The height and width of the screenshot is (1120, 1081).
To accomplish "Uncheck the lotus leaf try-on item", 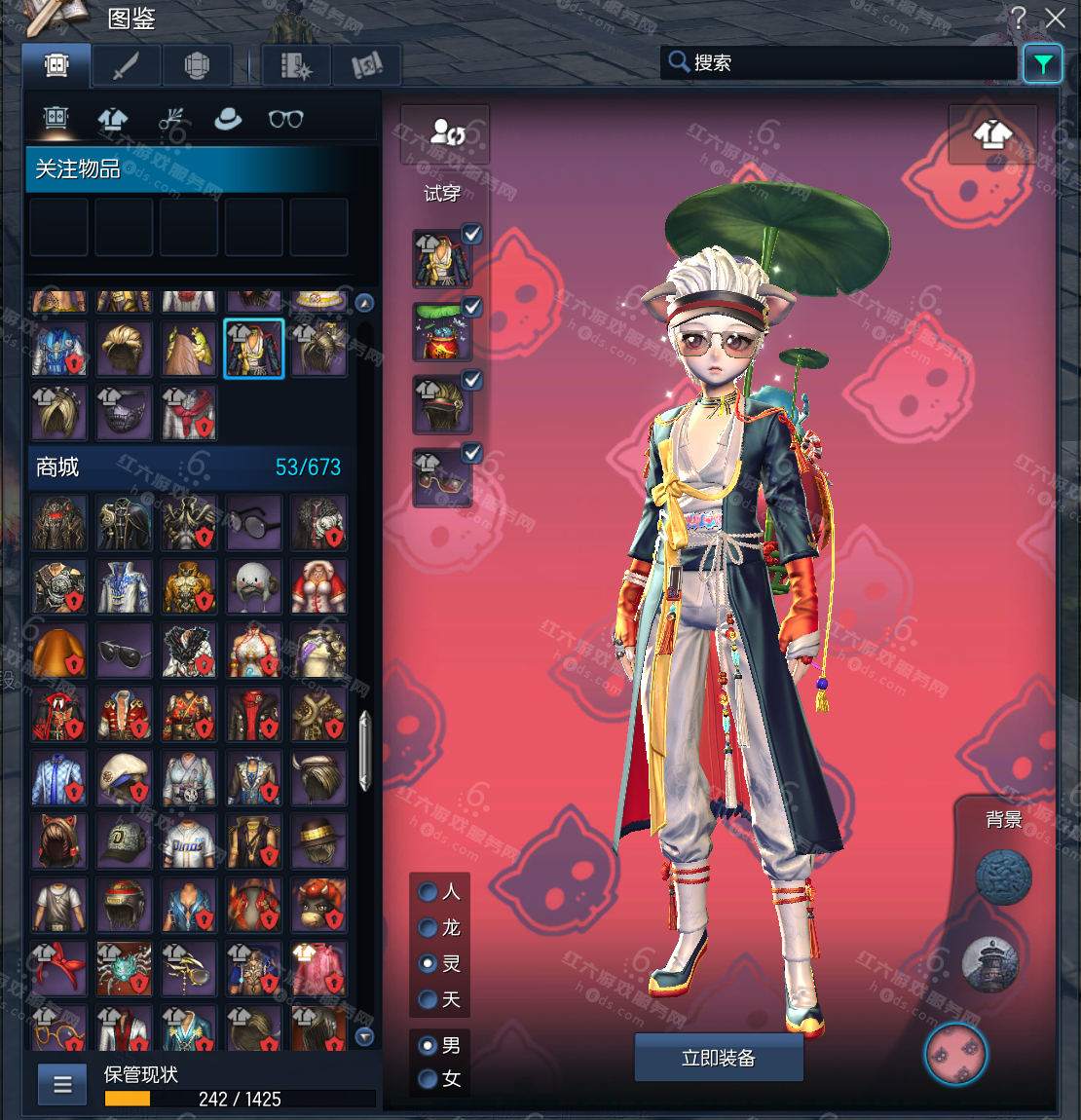I will pyautogui.click(x=472, y=307).
